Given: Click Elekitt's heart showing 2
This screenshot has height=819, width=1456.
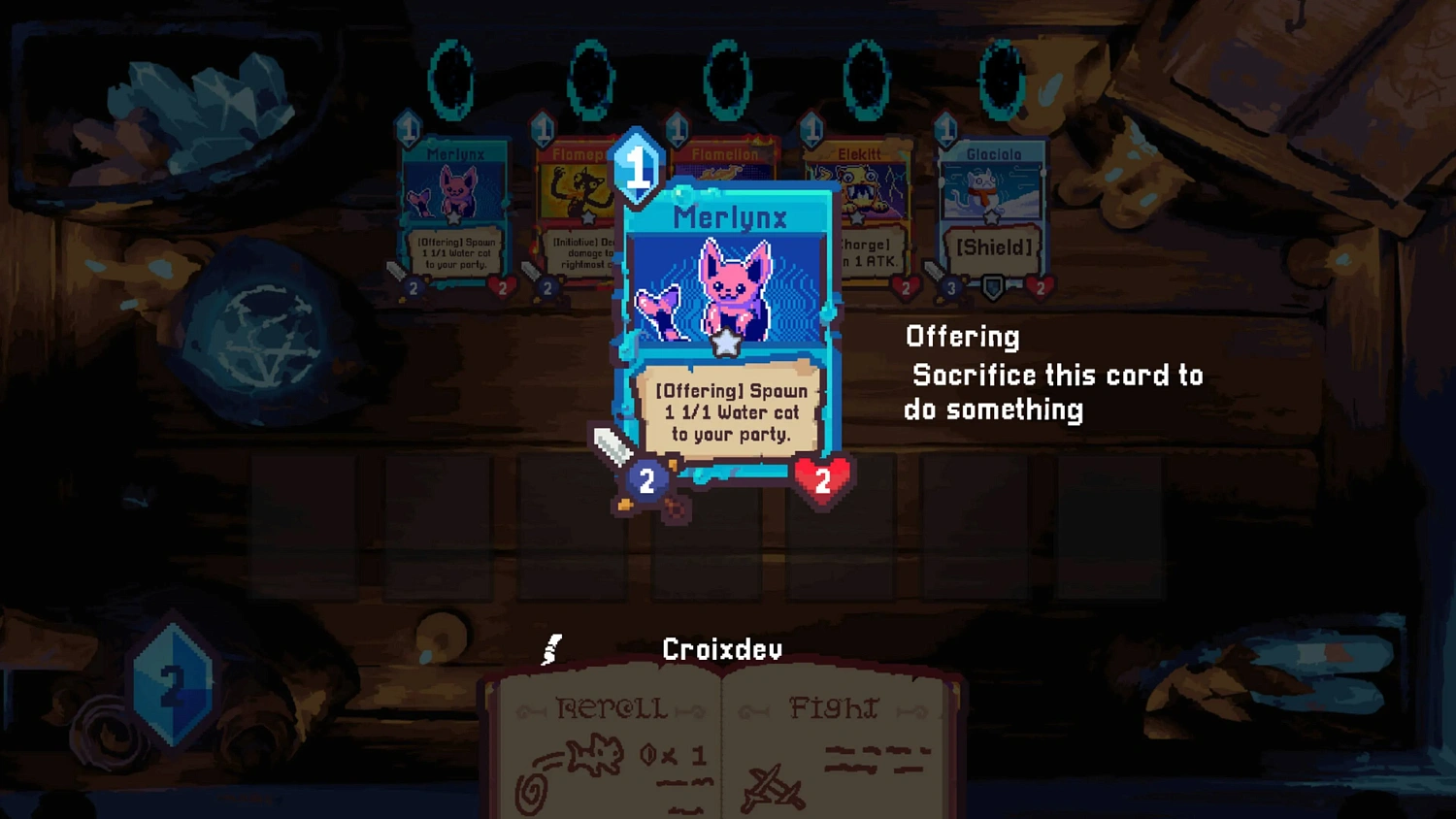Looking at the screenshot, I should [906, 287].
